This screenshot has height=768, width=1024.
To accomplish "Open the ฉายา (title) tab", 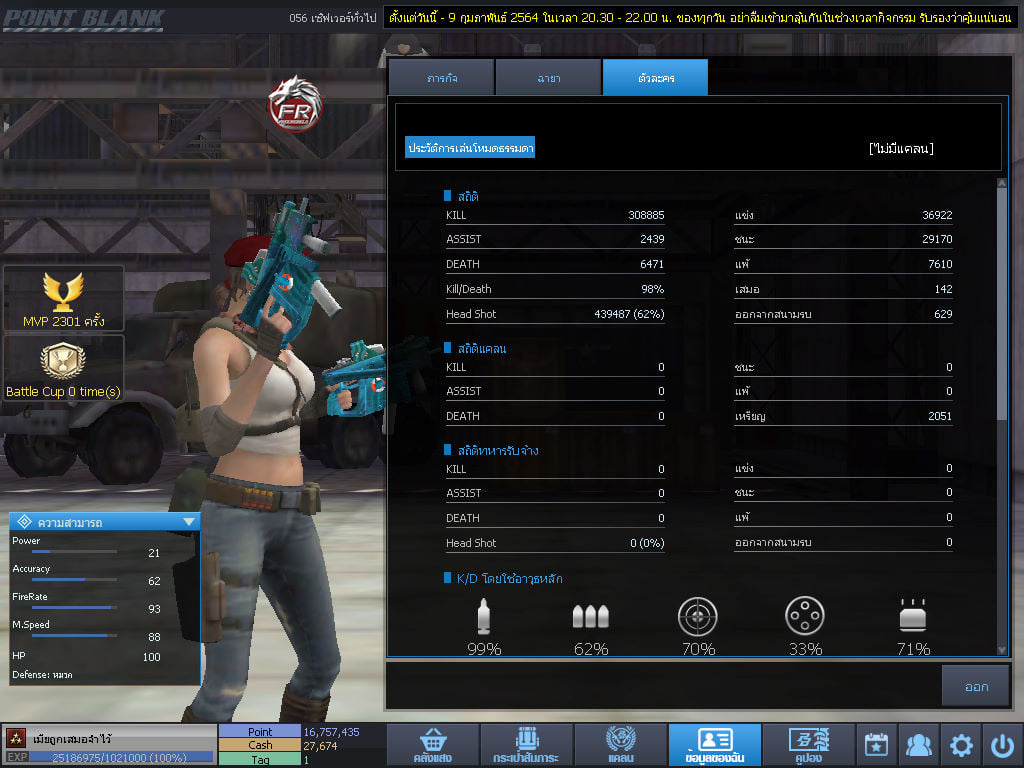I will click(x=548, y=78).
